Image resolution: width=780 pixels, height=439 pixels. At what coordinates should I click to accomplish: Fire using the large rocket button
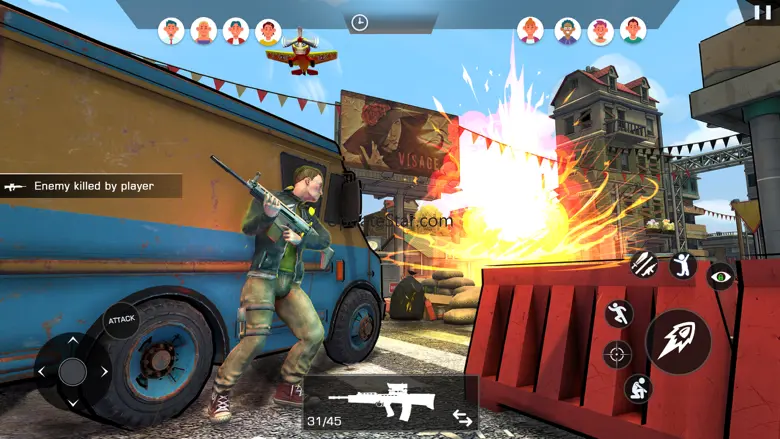tap(678, 340)
